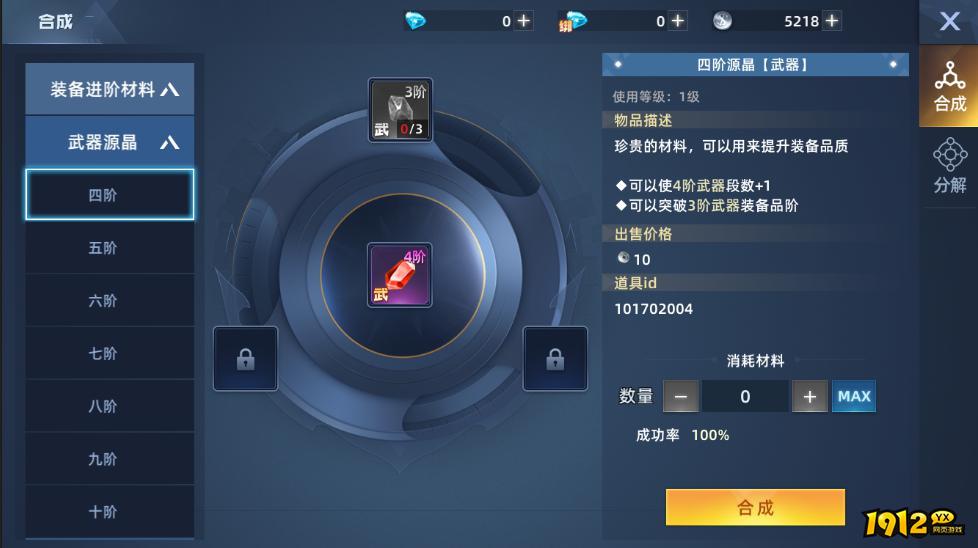
Task: Decrease quantity with the minus button
Action: coord(680,397)
